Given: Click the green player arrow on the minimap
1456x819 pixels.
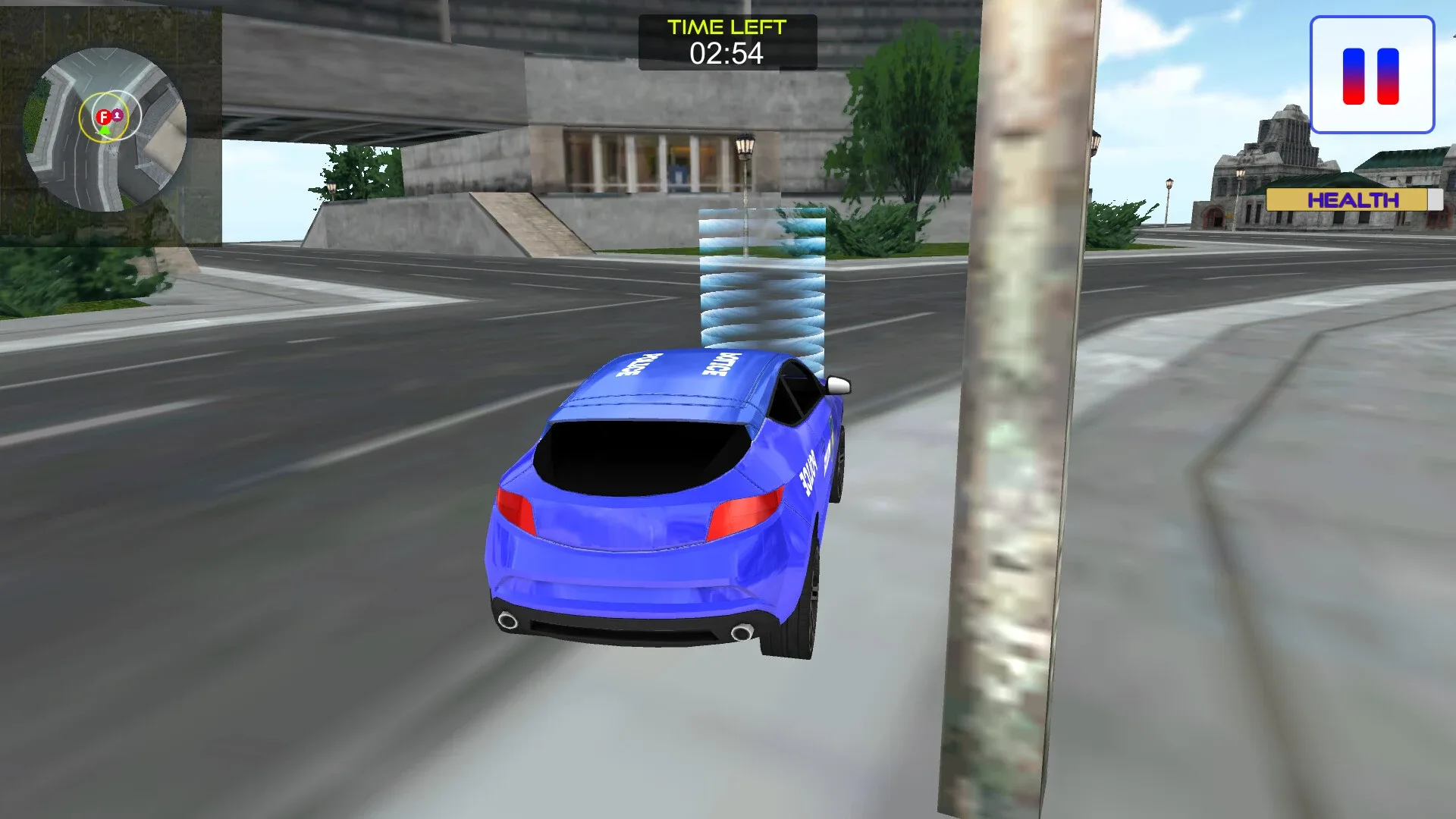Looking at the screenshot, I should (x=105, y=130).
